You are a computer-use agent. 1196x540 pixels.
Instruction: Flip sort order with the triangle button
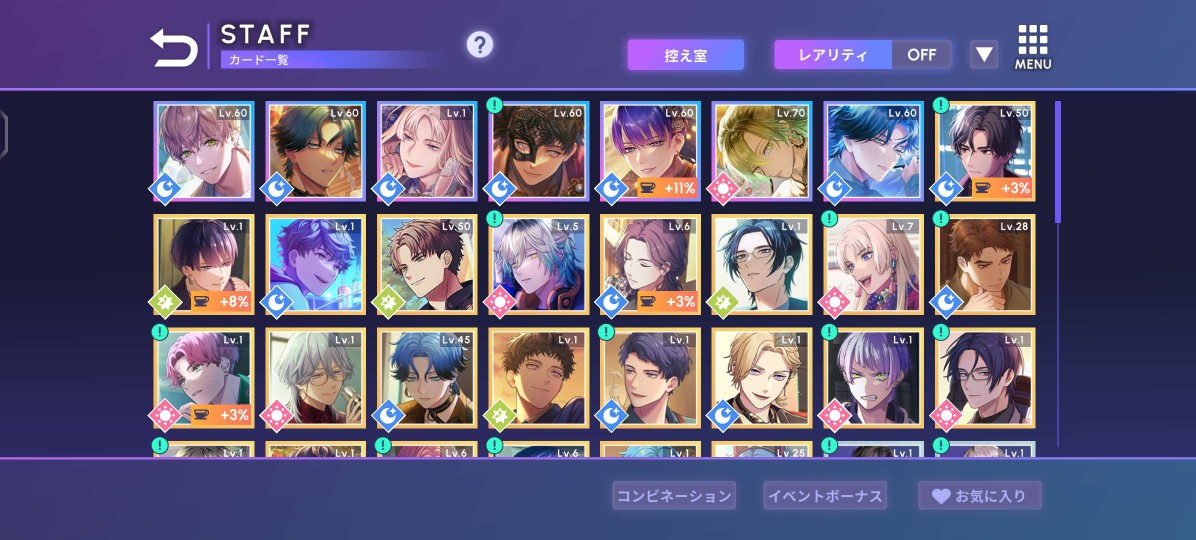coord(984,55)
